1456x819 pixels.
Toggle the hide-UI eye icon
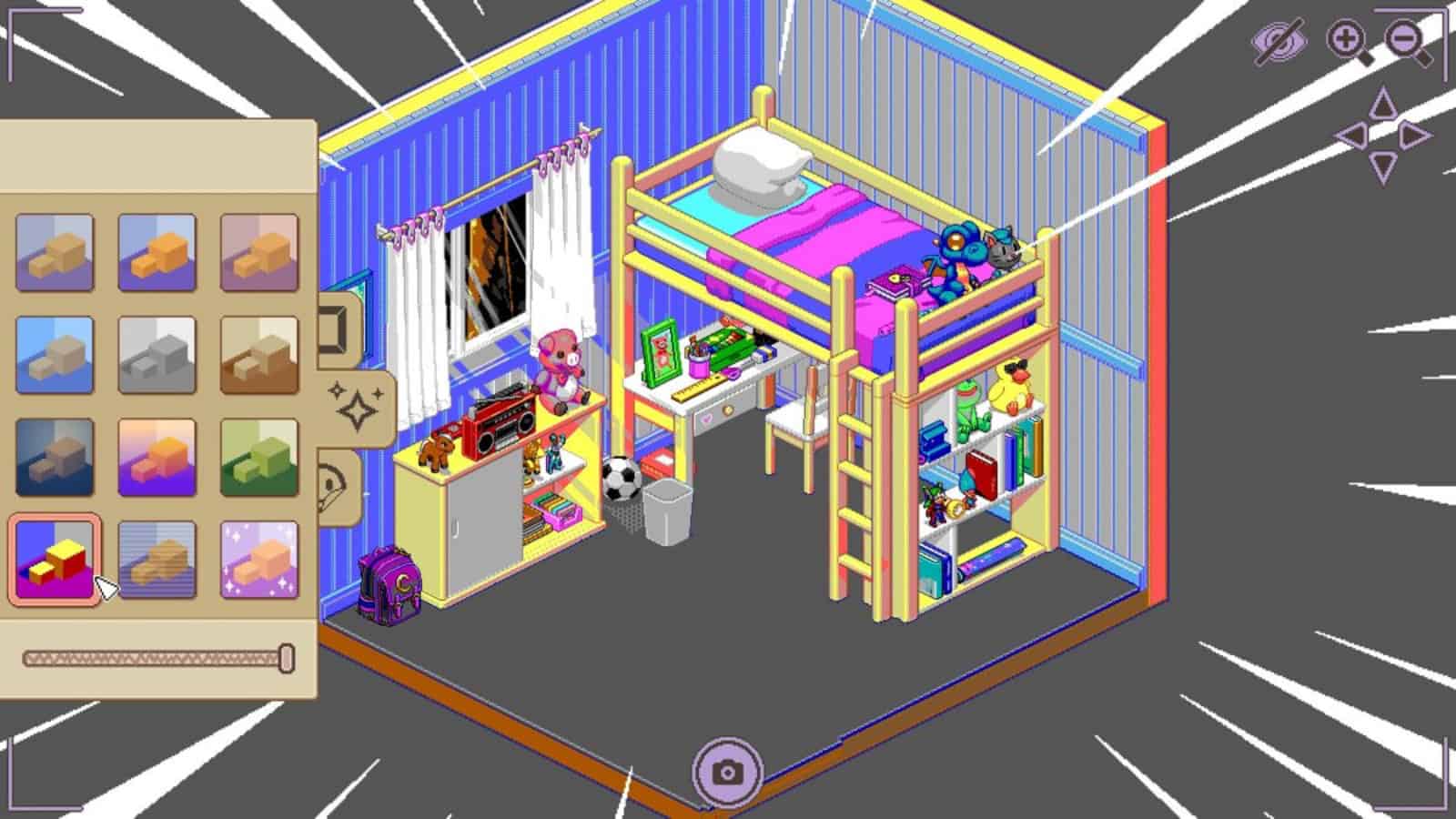point(1282,40)
